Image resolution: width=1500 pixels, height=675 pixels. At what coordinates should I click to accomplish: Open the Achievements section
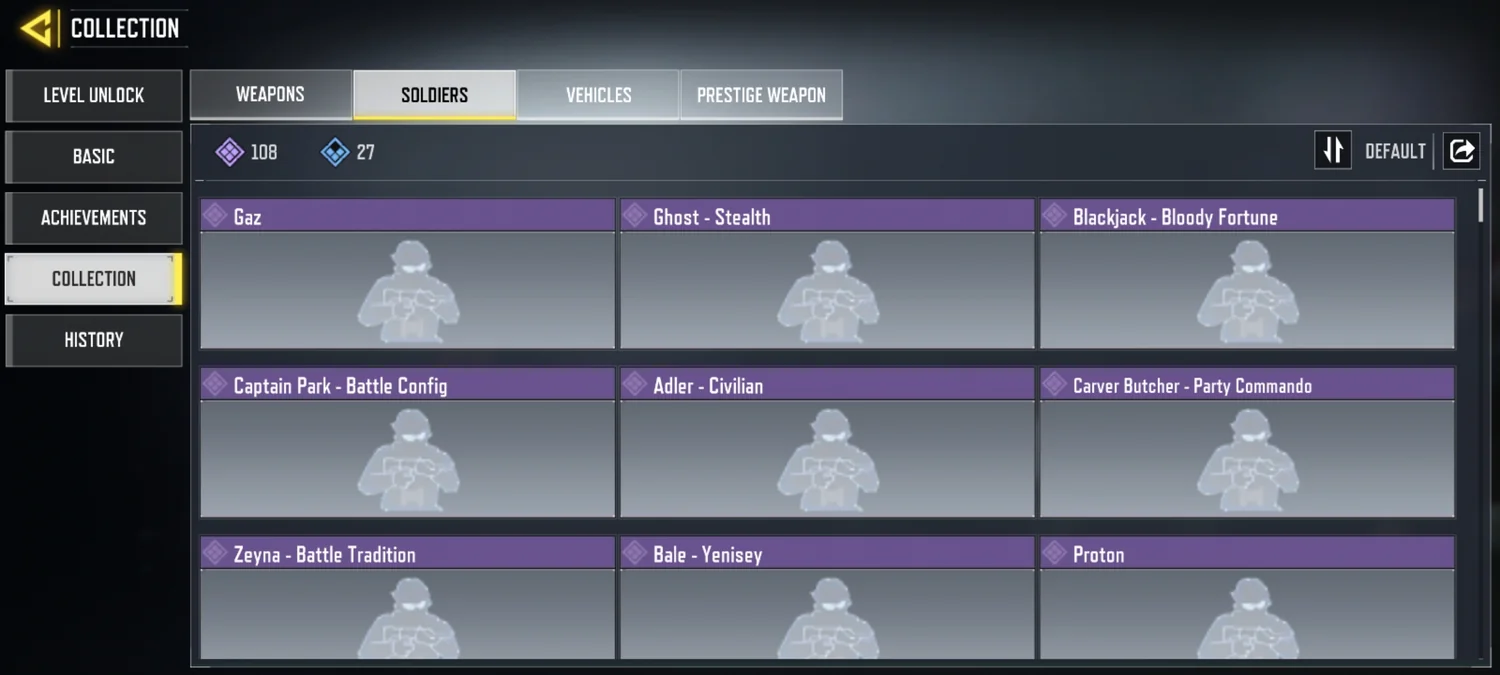point(94,218)
